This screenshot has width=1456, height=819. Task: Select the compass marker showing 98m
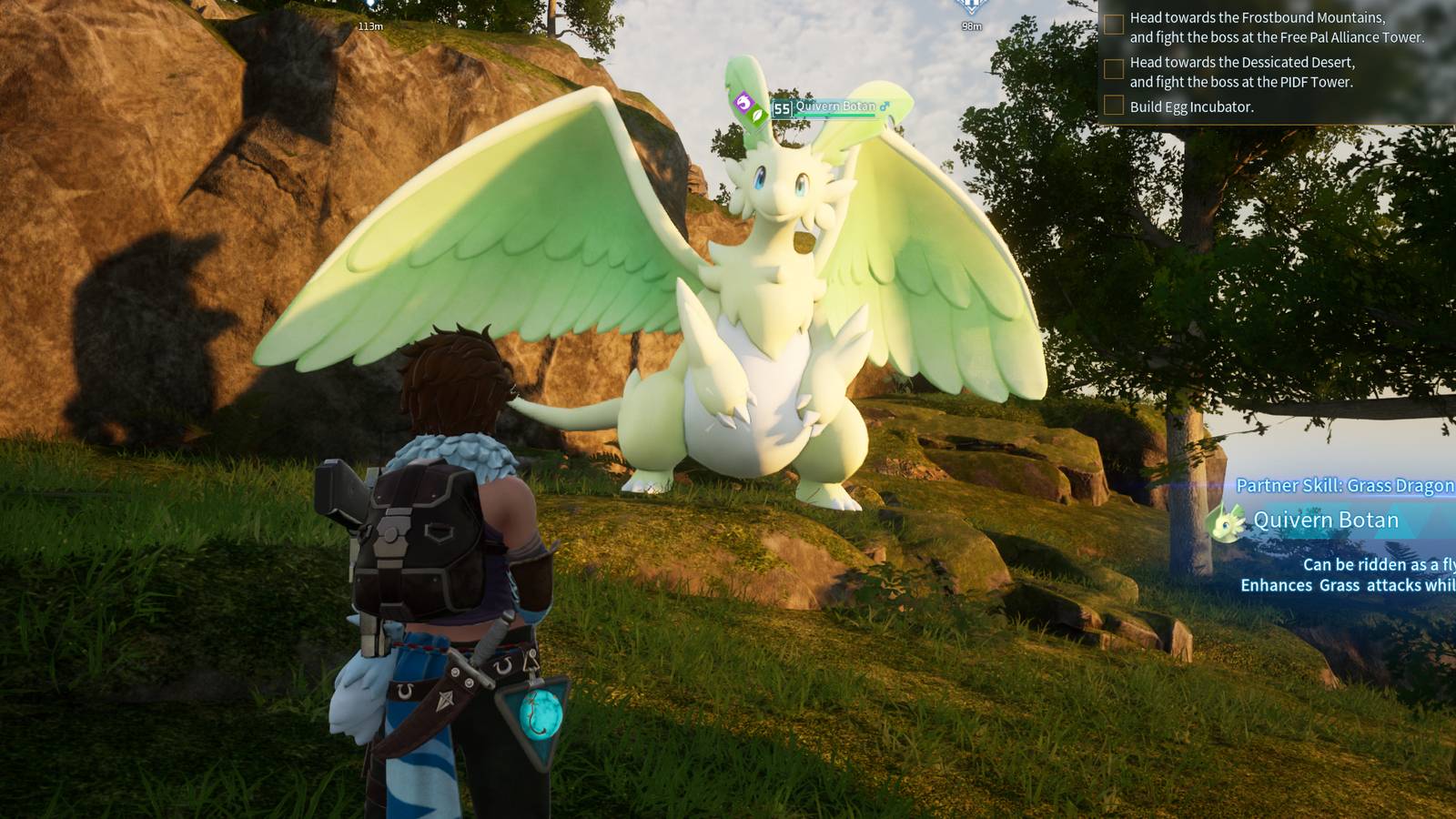(x=971, y=8)
